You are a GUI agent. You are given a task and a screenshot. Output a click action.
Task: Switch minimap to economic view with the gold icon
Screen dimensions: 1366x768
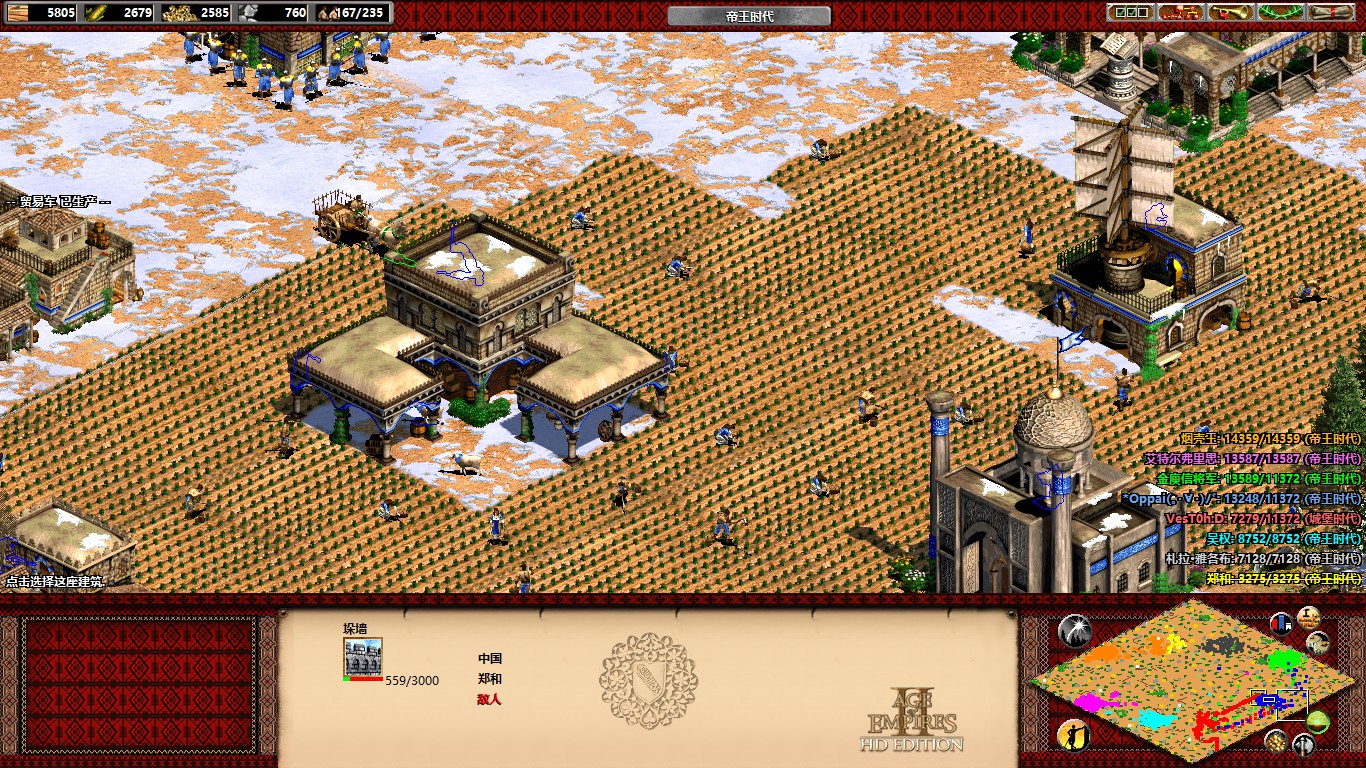point(1275,742)
